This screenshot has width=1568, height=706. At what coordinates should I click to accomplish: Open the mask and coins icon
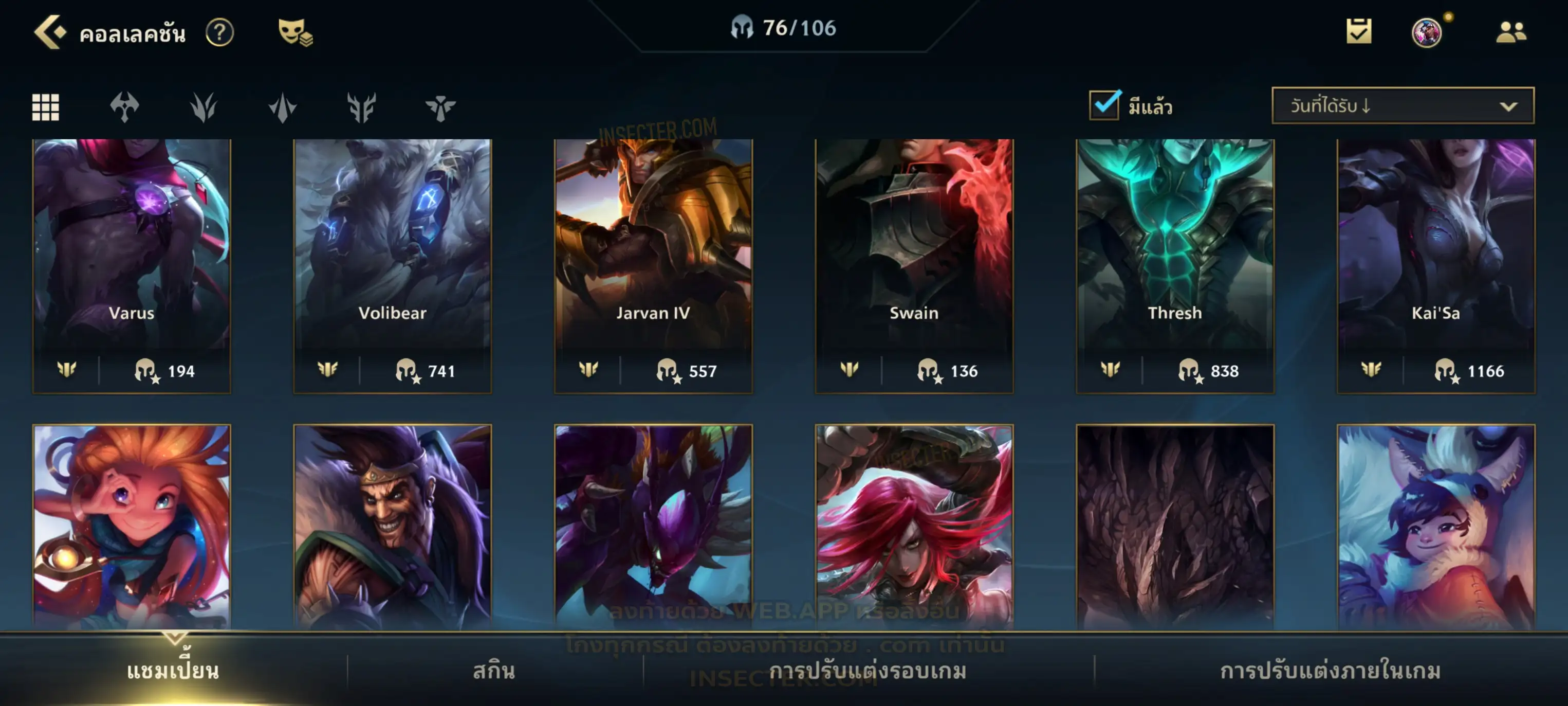pos(295,32)
